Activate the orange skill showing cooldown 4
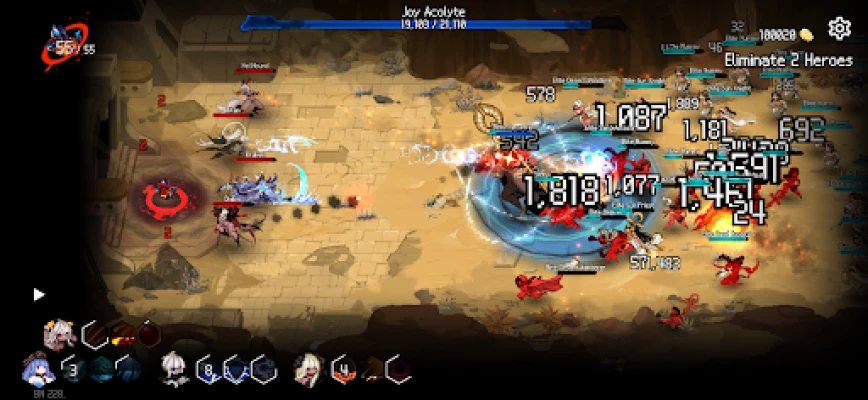 [343, 370]
